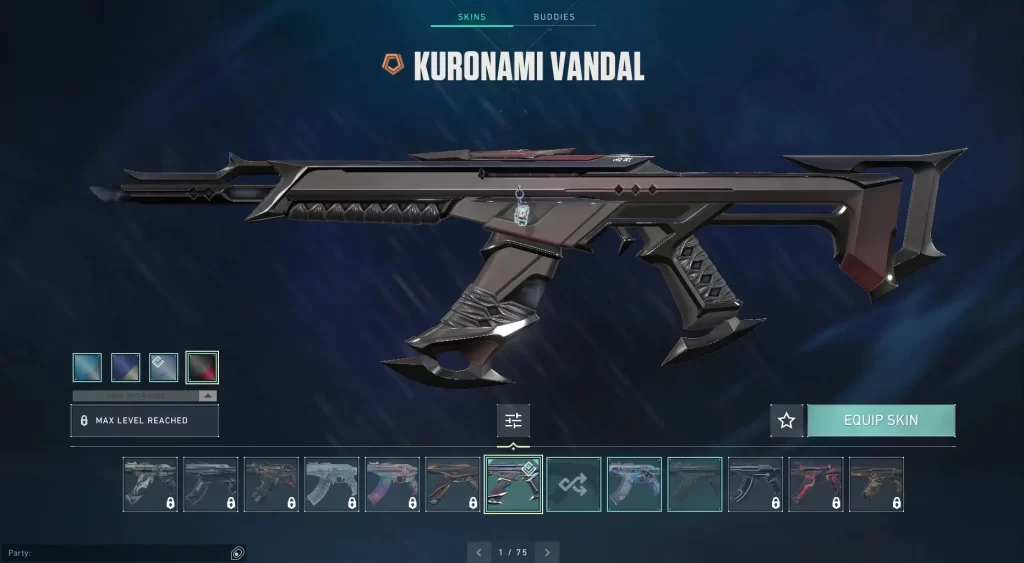
Task: Choose the light blue color variant swatch
Action: (x=87, y=367)
